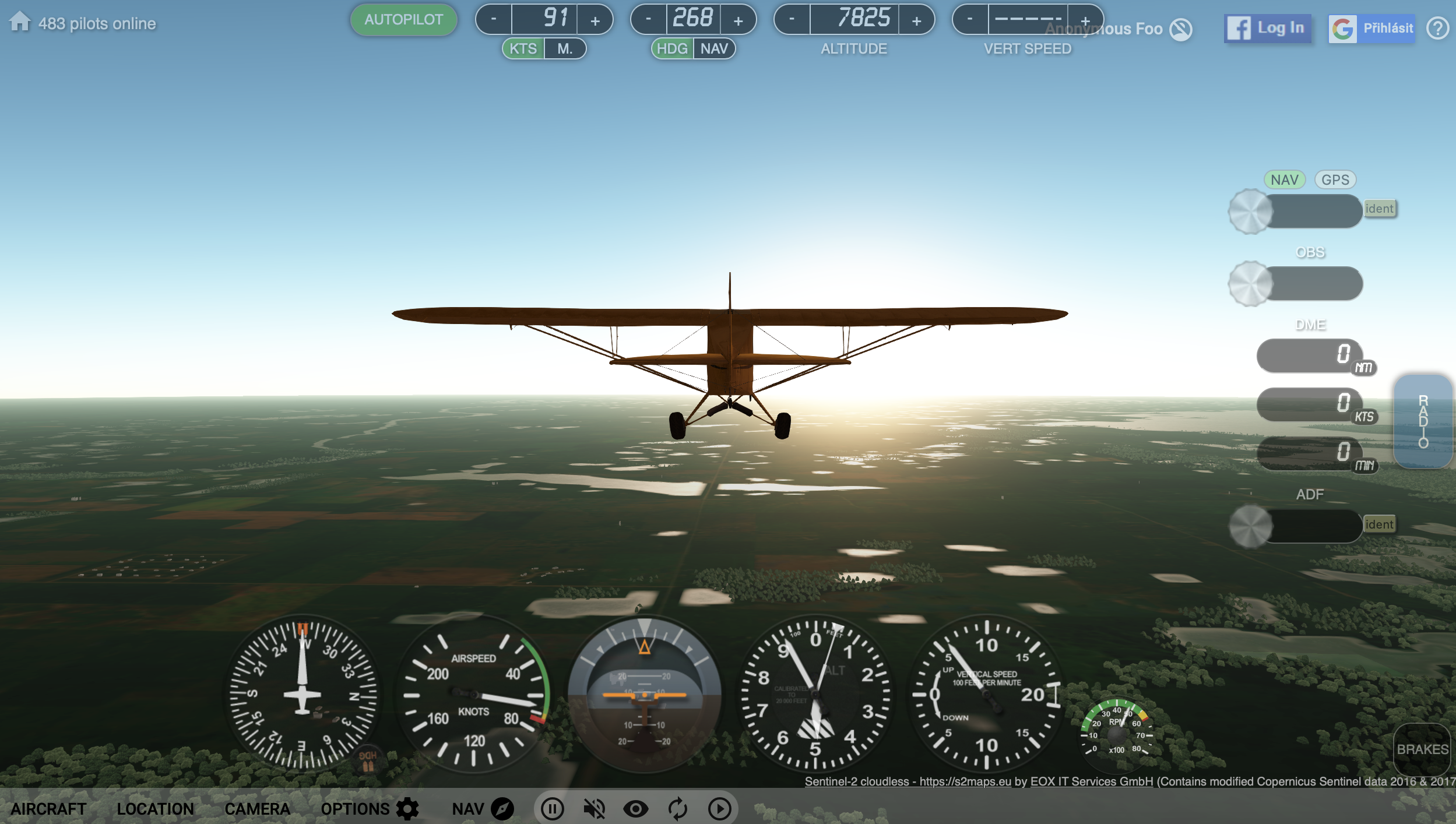Increase target altitude with the plus stepper
The width and height of the screenshot is (1456, 824).
tap(916, 19)
